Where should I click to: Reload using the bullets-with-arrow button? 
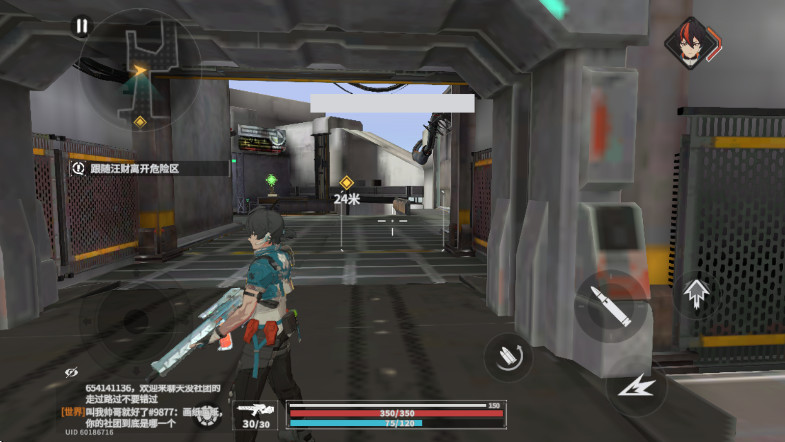507,355
